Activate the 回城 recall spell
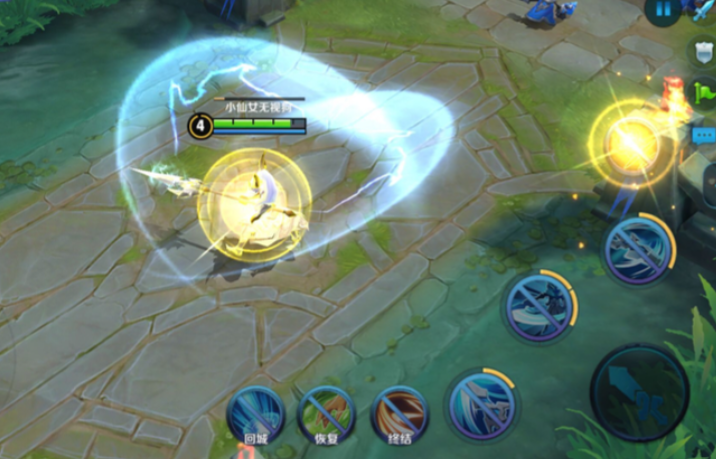Screen dimensions: 716x459 255,413
